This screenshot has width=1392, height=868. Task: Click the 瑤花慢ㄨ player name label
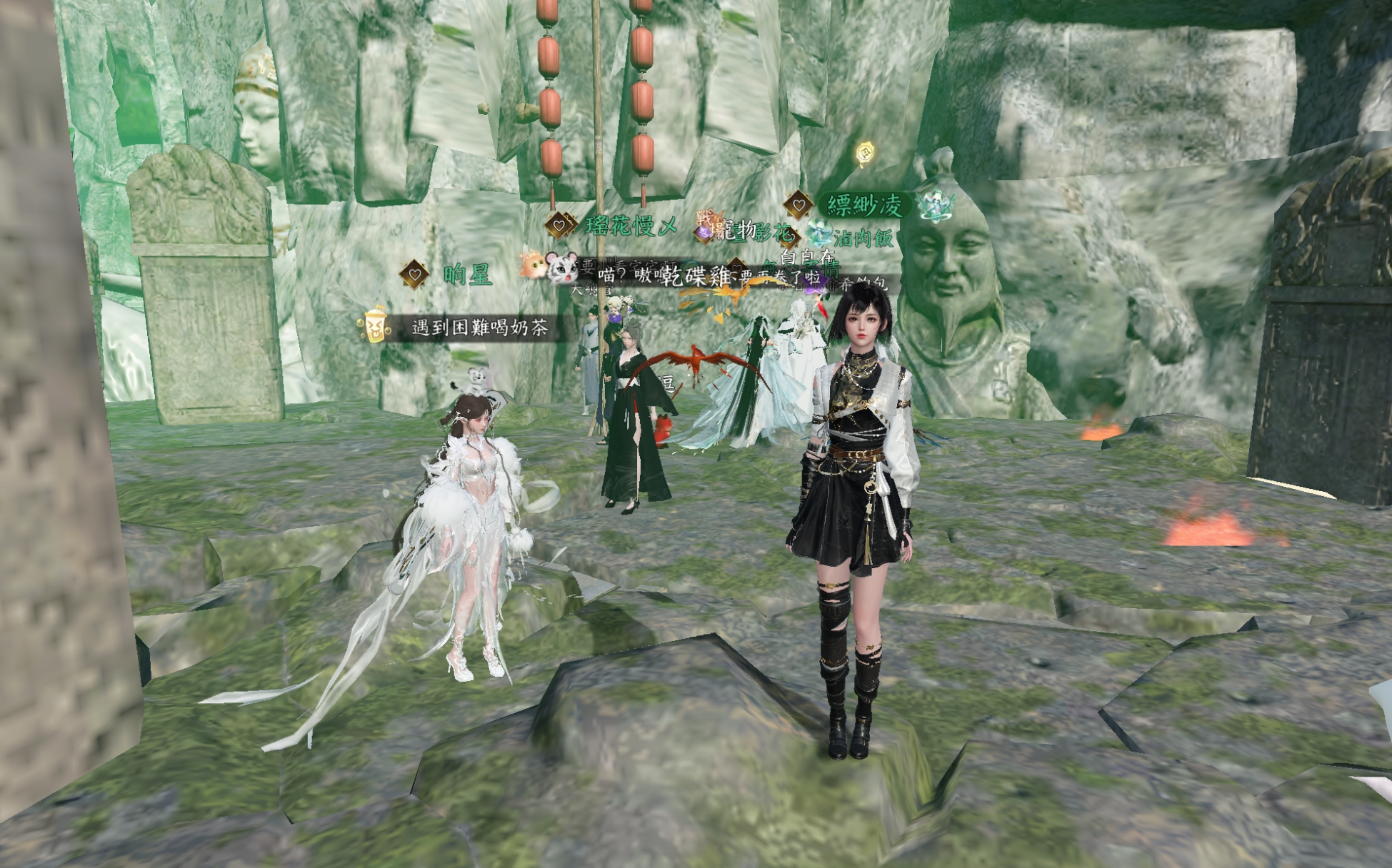pos(631,226)
